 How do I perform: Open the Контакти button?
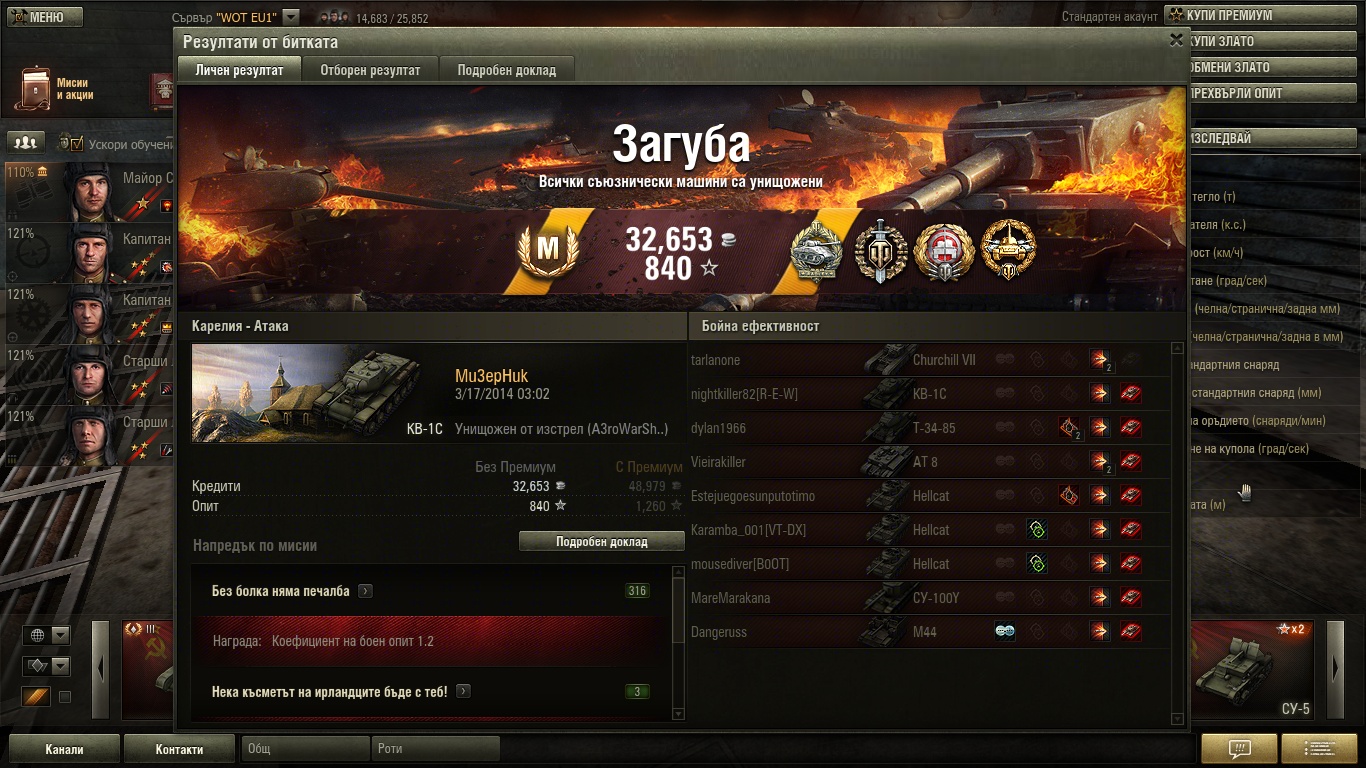pos(179,749)
